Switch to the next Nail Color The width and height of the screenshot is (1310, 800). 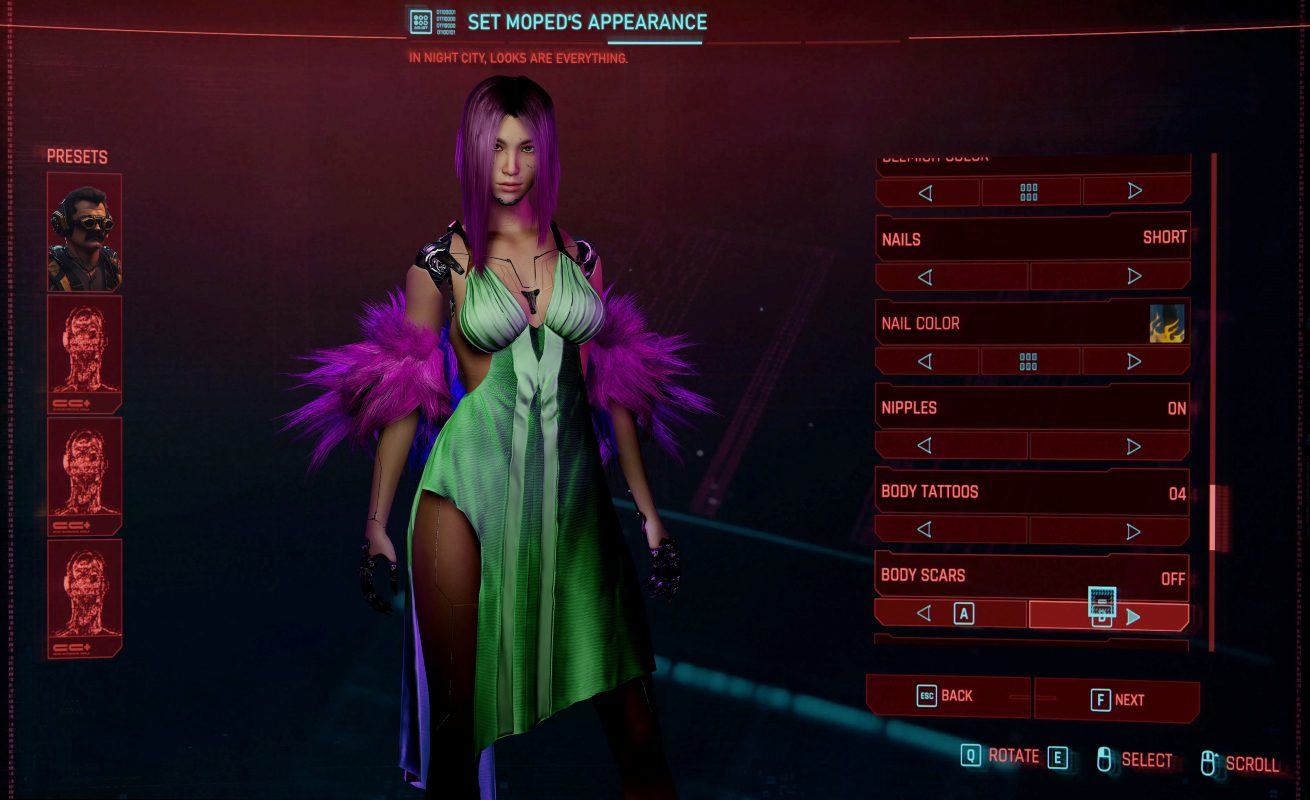coord(1135,361)
